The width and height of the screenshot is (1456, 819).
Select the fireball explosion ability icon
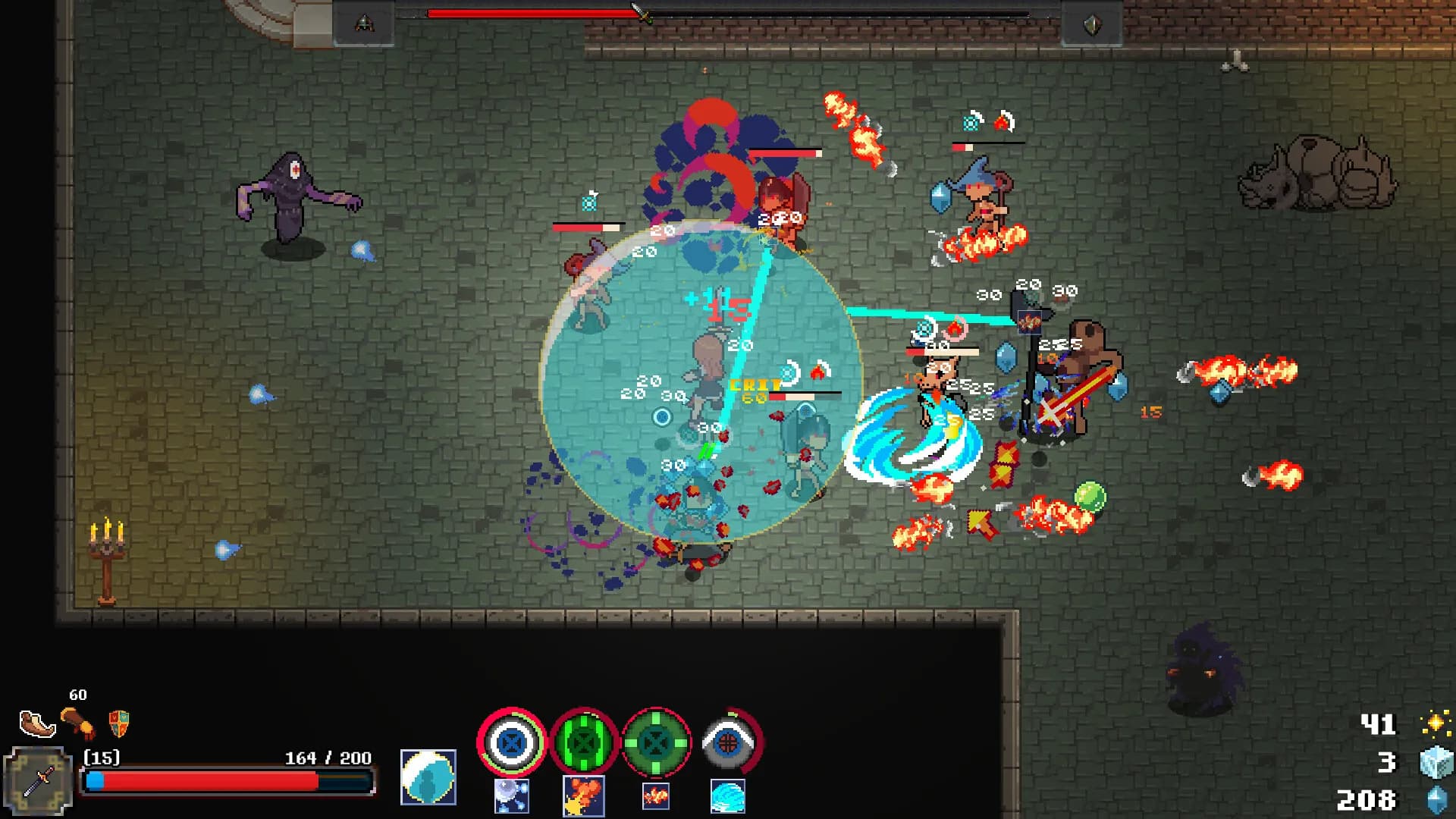click(x=582, y=795)
